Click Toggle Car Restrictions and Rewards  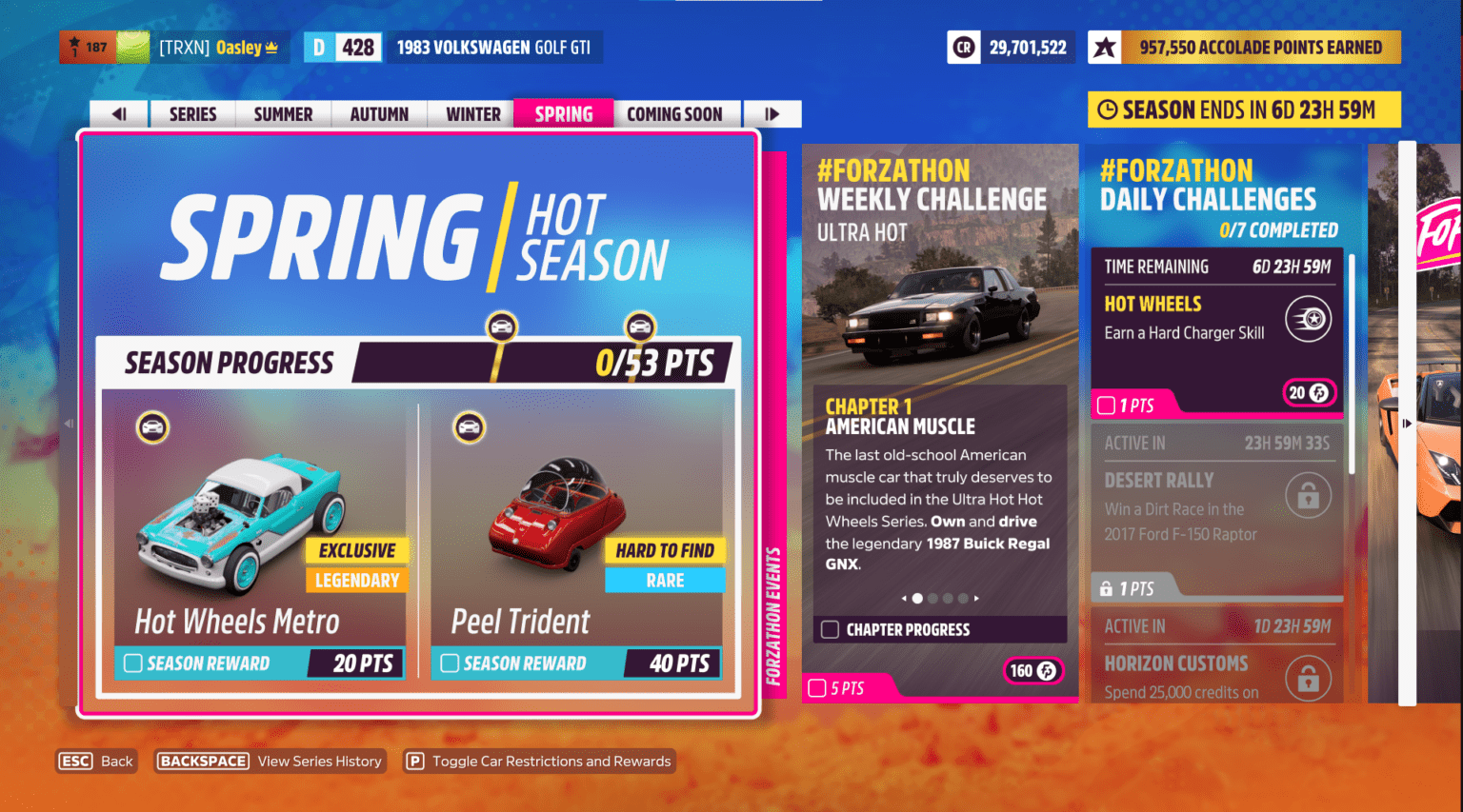[x=538, y=761]
